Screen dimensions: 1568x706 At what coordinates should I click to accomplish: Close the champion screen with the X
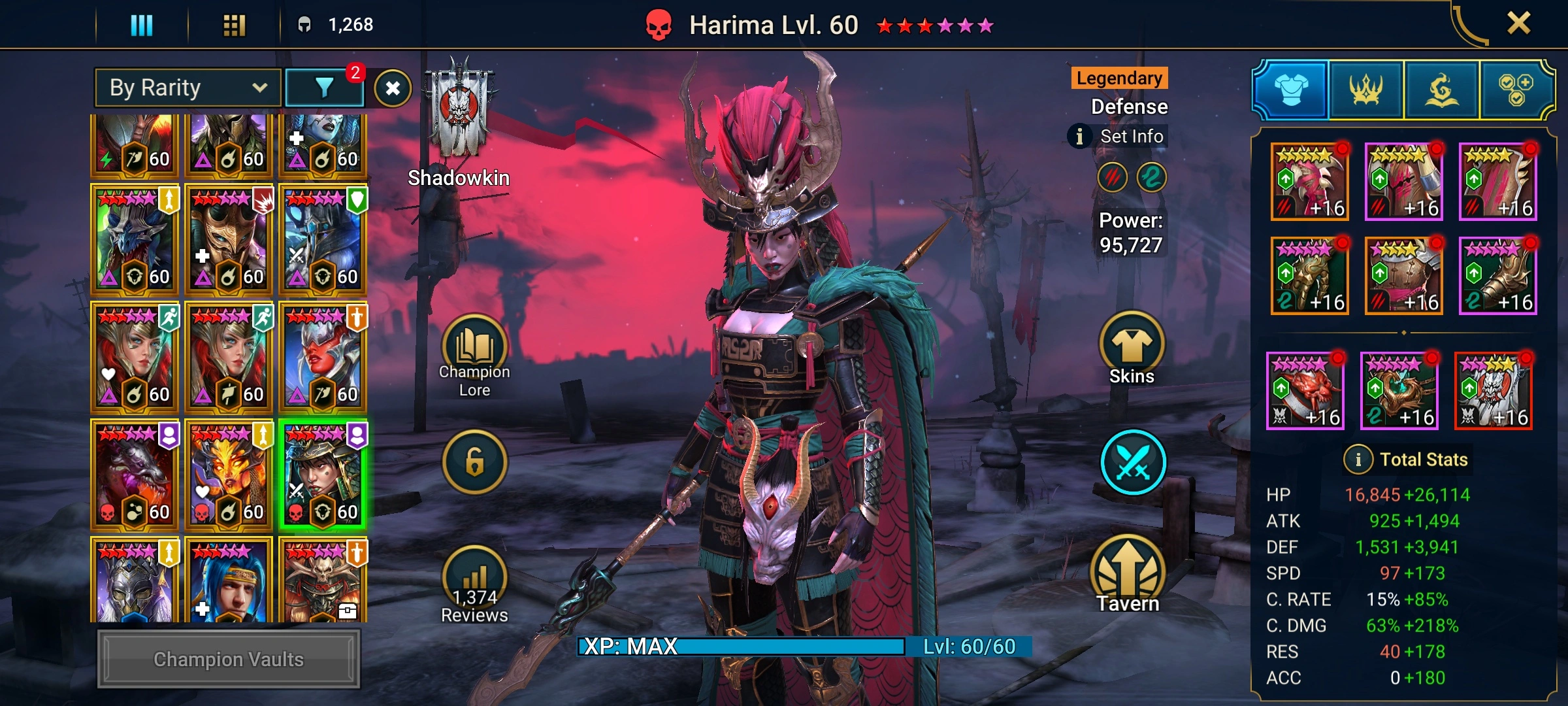coord(1518,24)
